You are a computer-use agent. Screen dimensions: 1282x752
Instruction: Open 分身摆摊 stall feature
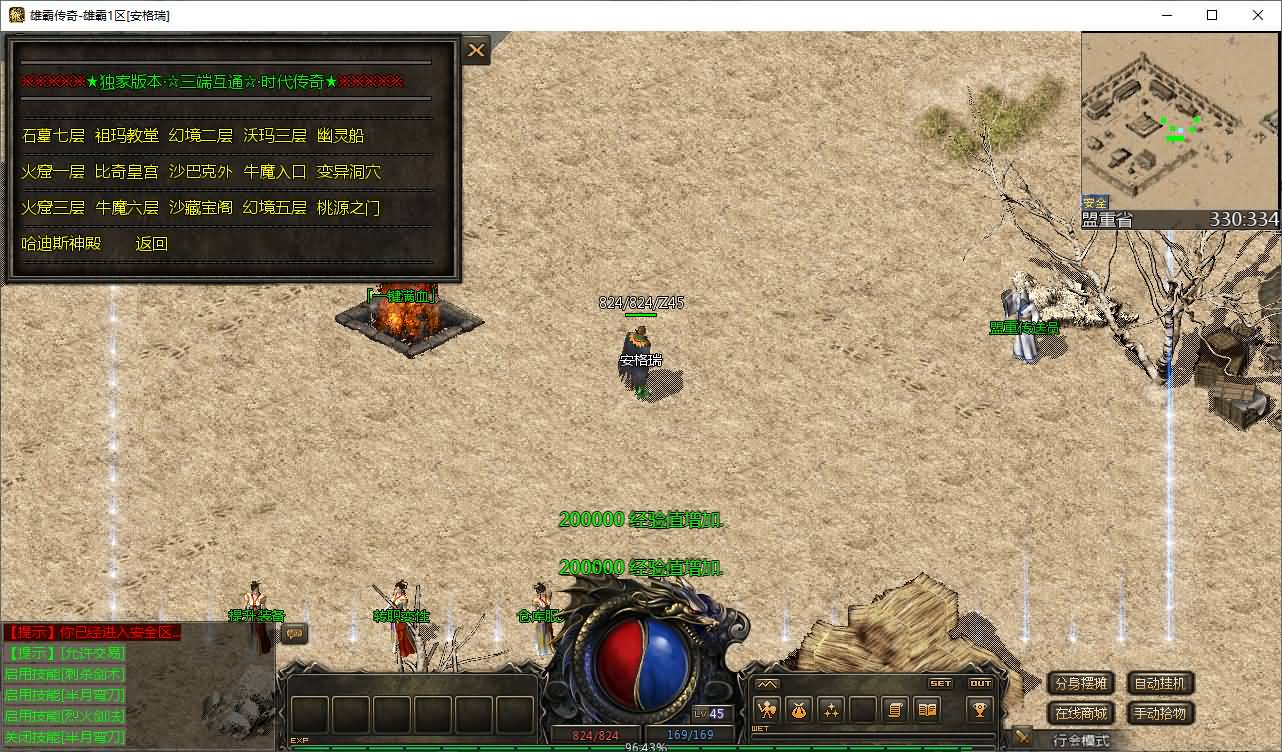pyautogui.click(x=1081, y=684)
